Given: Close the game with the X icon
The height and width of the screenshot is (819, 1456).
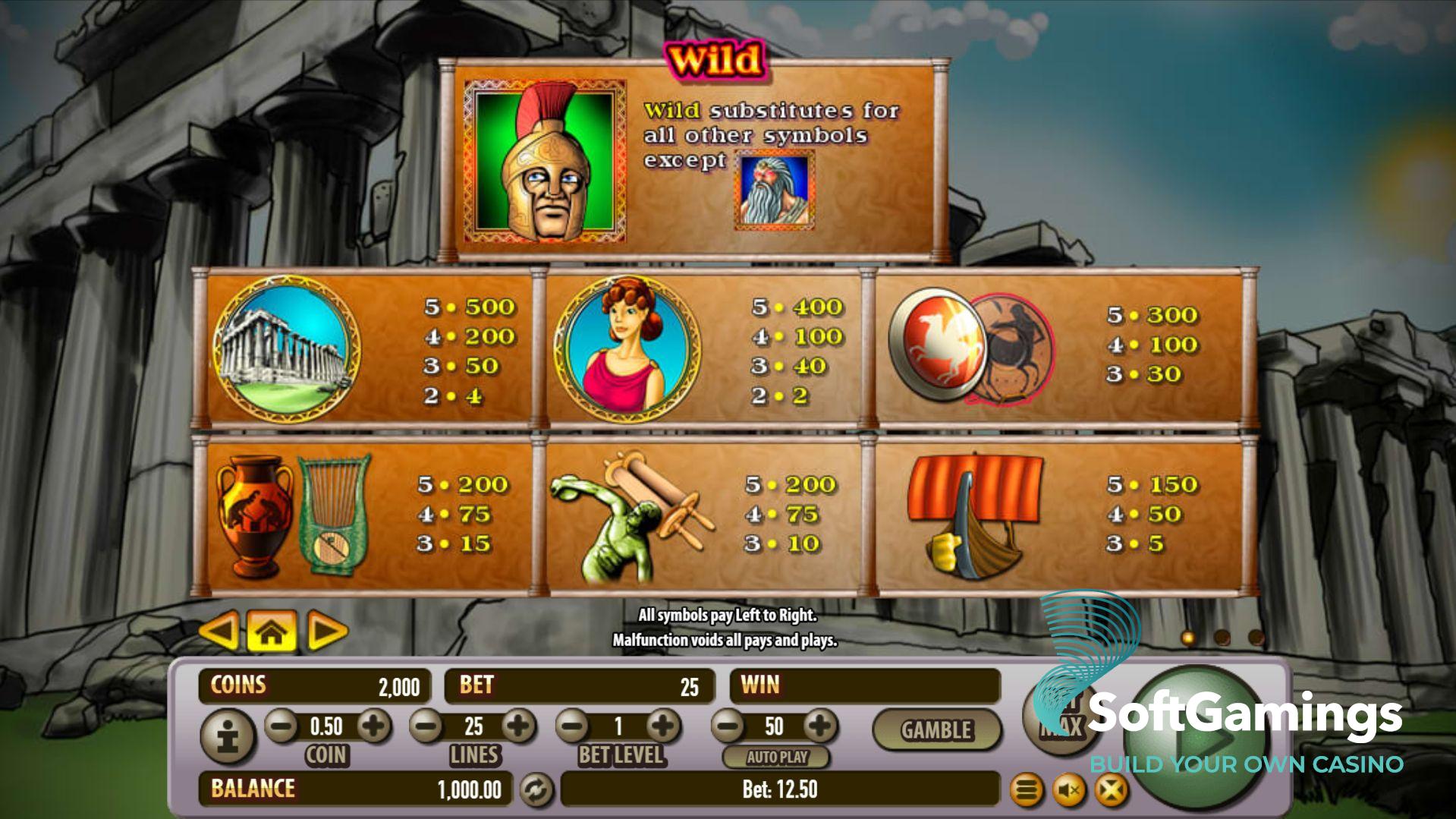Looking at the screenshot, I should click(x=1110, y=791).
